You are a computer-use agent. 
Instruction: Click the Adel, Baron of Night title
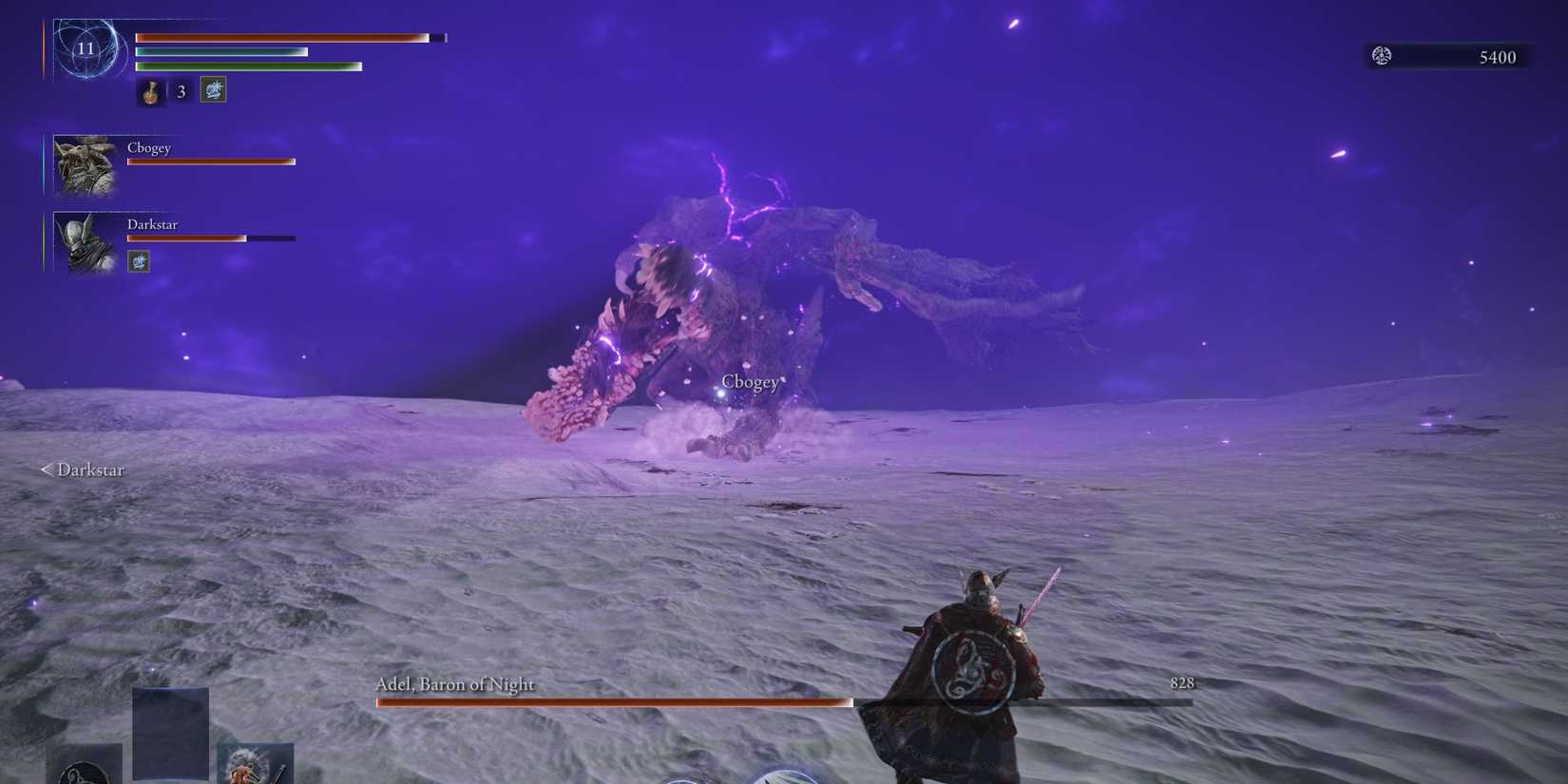(x=455, y=683)
